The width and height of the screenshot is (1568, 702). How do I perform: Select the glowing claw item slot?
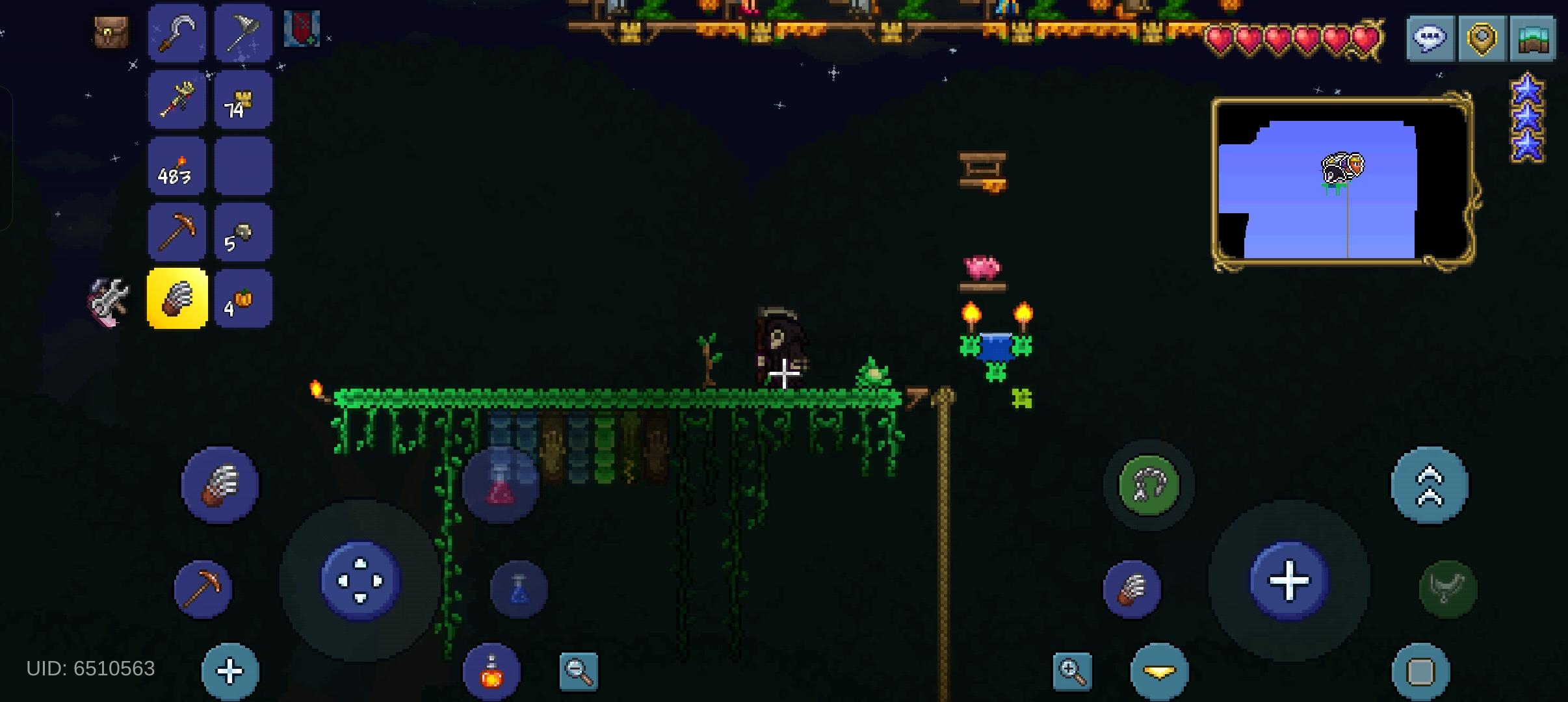tap(177, 300)
